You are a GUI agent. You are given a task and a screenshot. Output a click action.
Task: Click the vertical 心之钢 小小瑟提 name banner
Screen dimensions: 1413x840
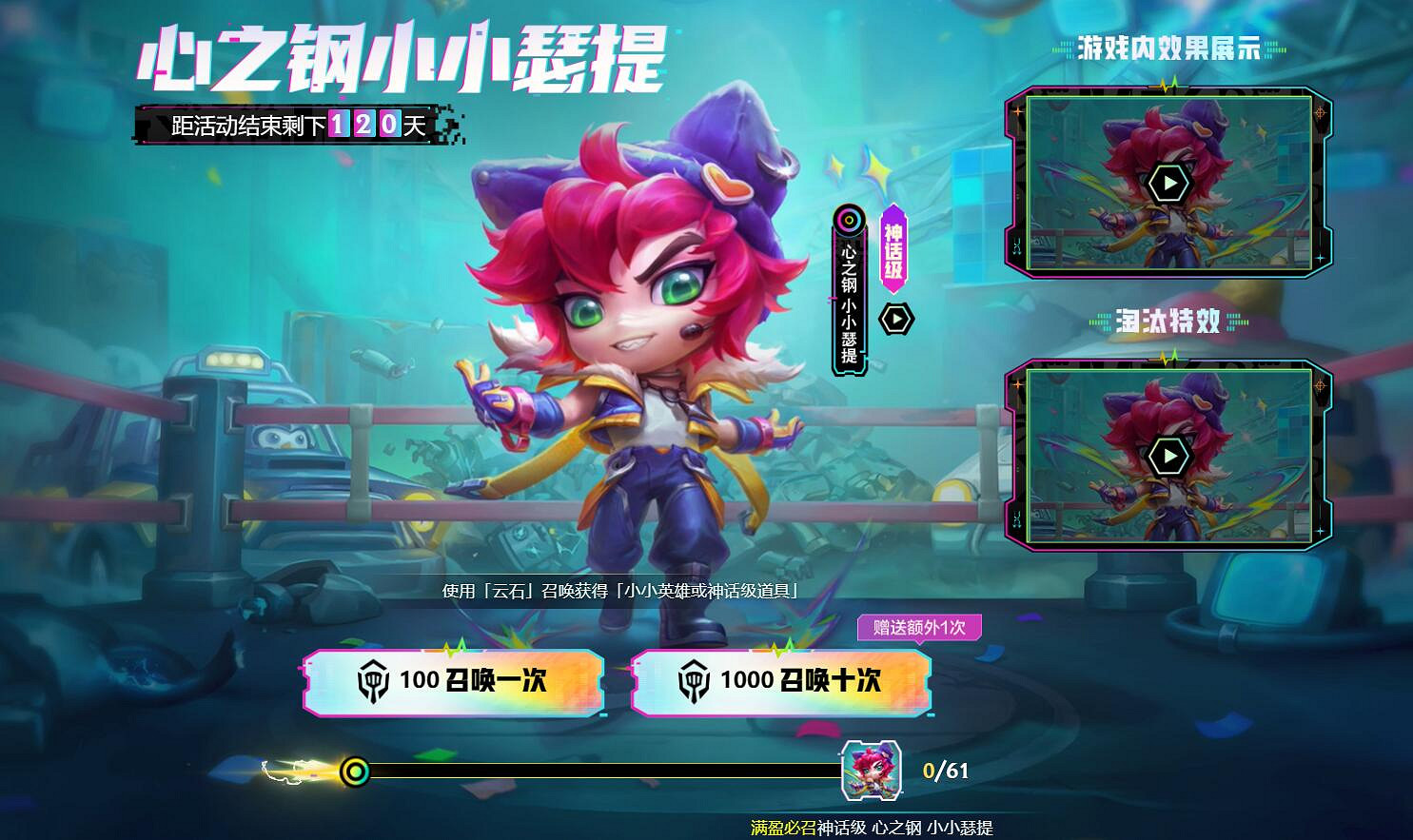[x=850, y=304]
